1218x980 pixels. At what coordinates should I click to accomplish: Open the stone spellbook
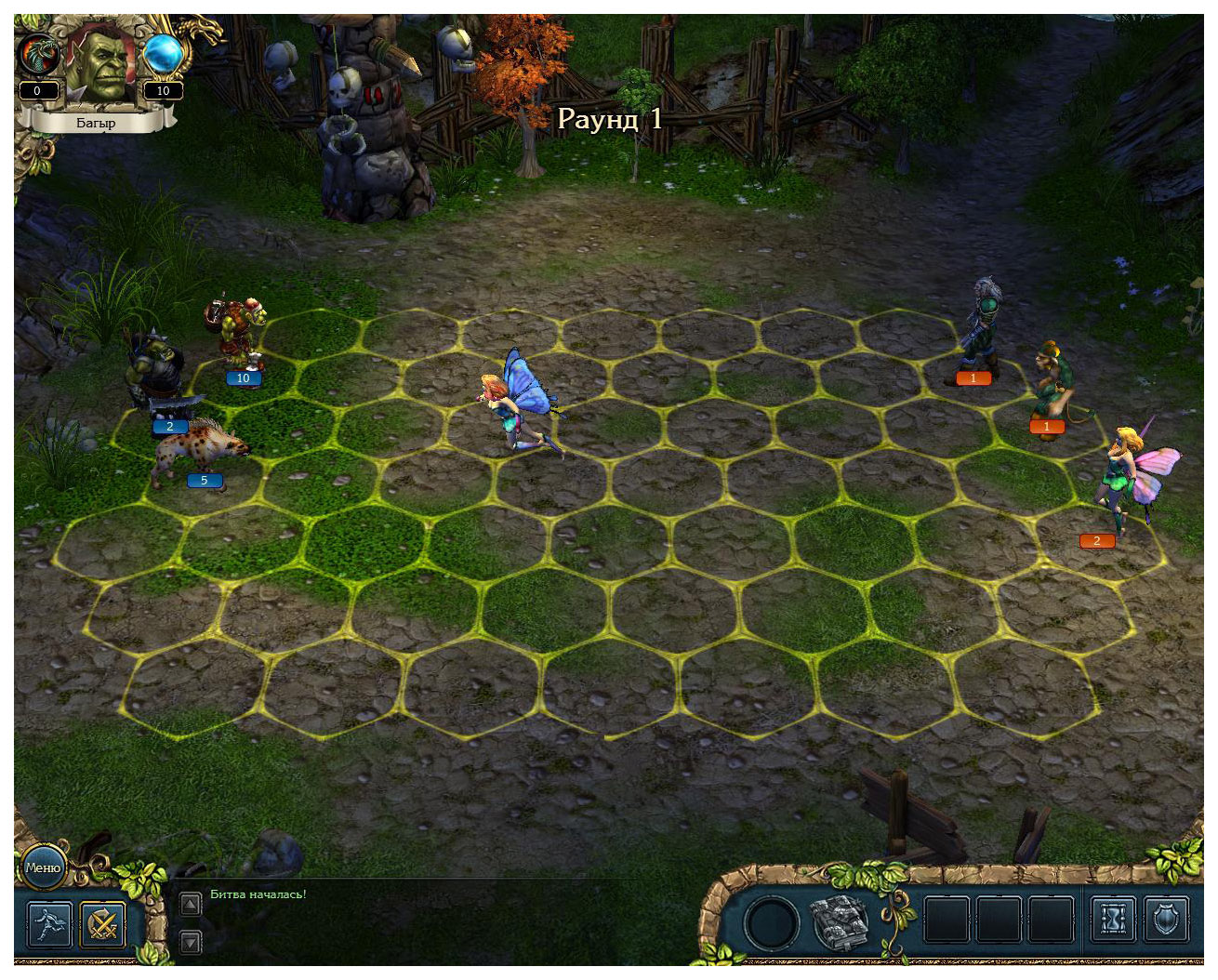pos(840,921)
